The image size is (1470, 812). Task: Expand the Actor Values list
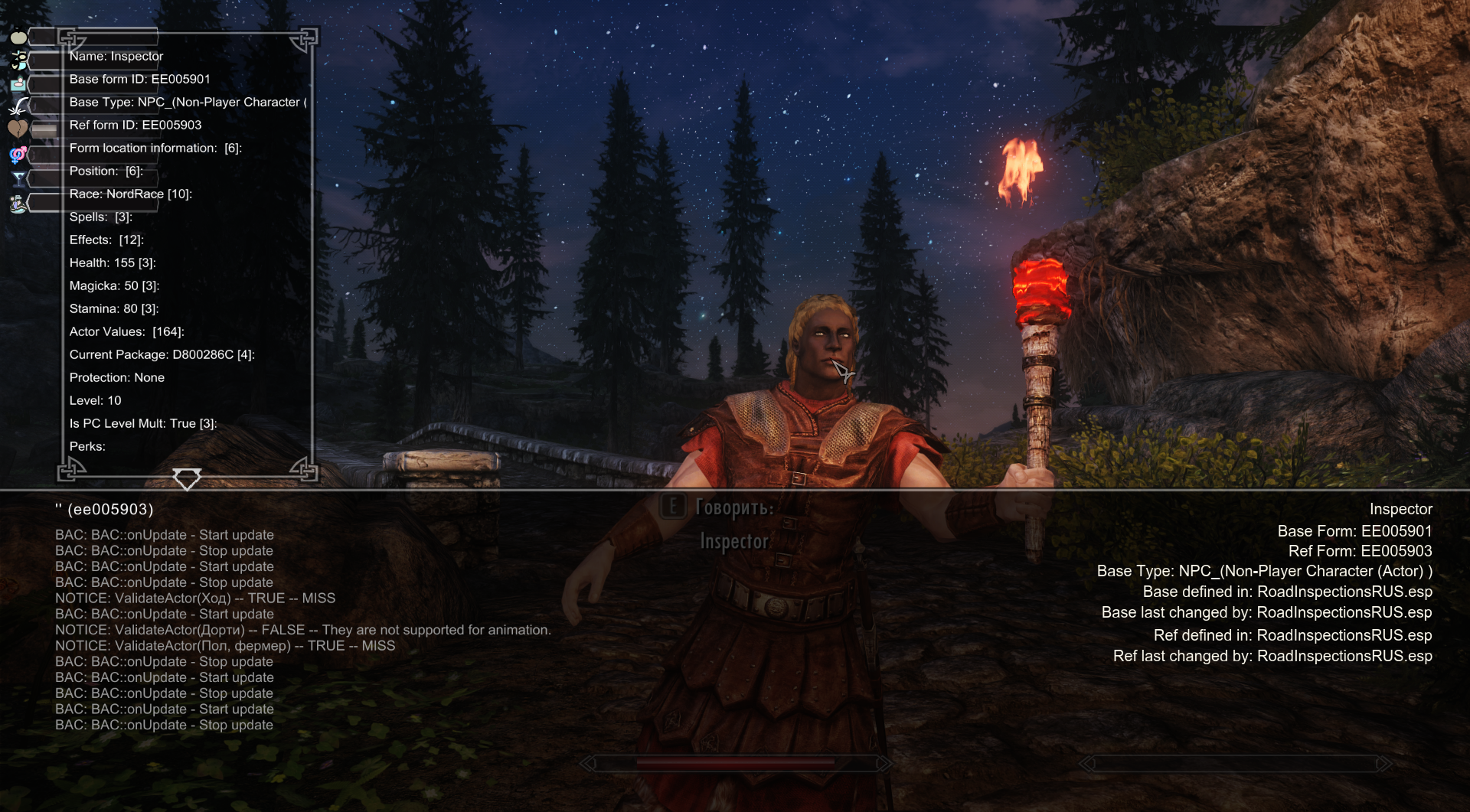(126, 332)
